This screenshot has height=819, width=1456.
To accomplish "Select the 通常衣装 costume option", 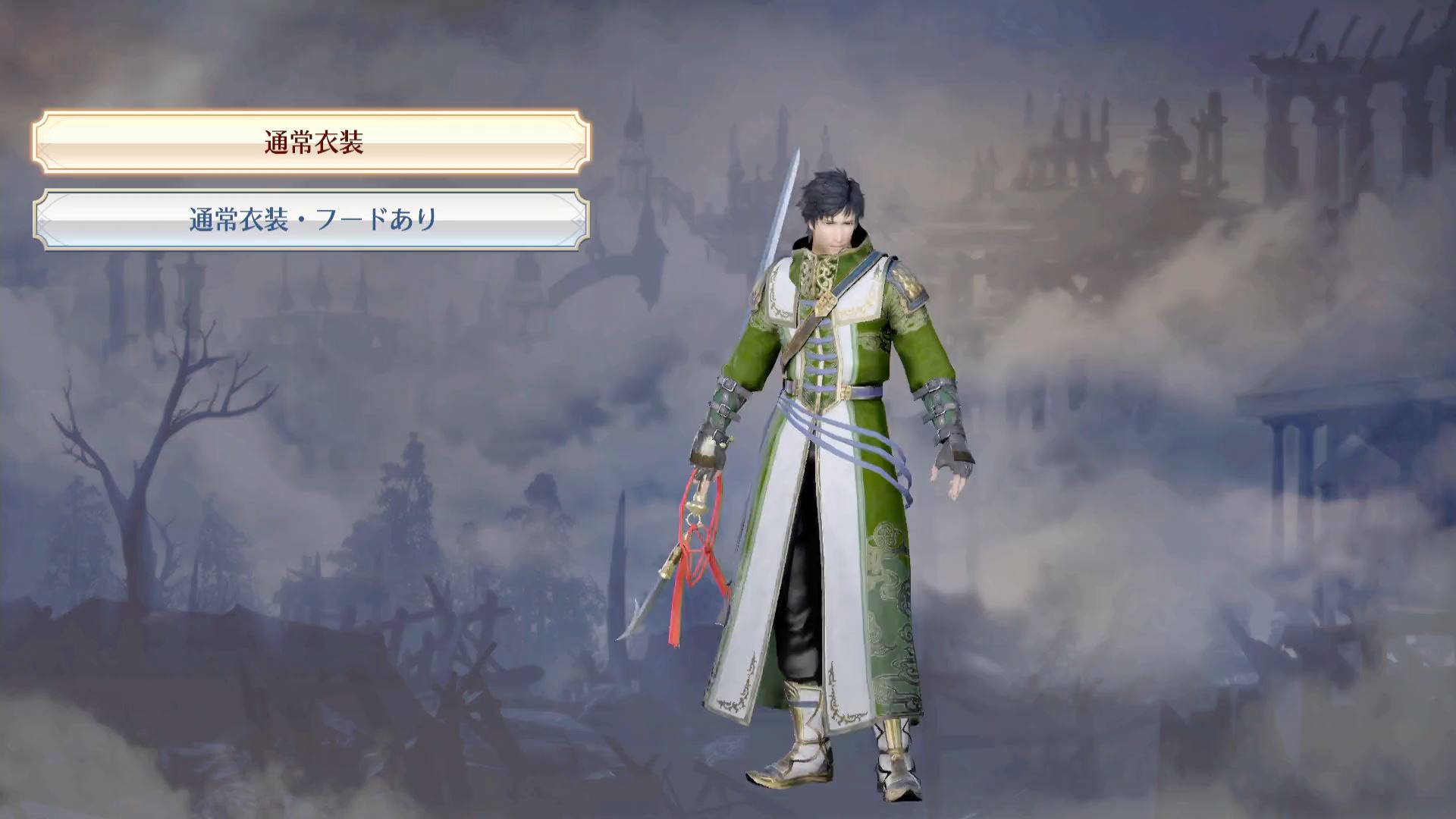I will point(312,142).
